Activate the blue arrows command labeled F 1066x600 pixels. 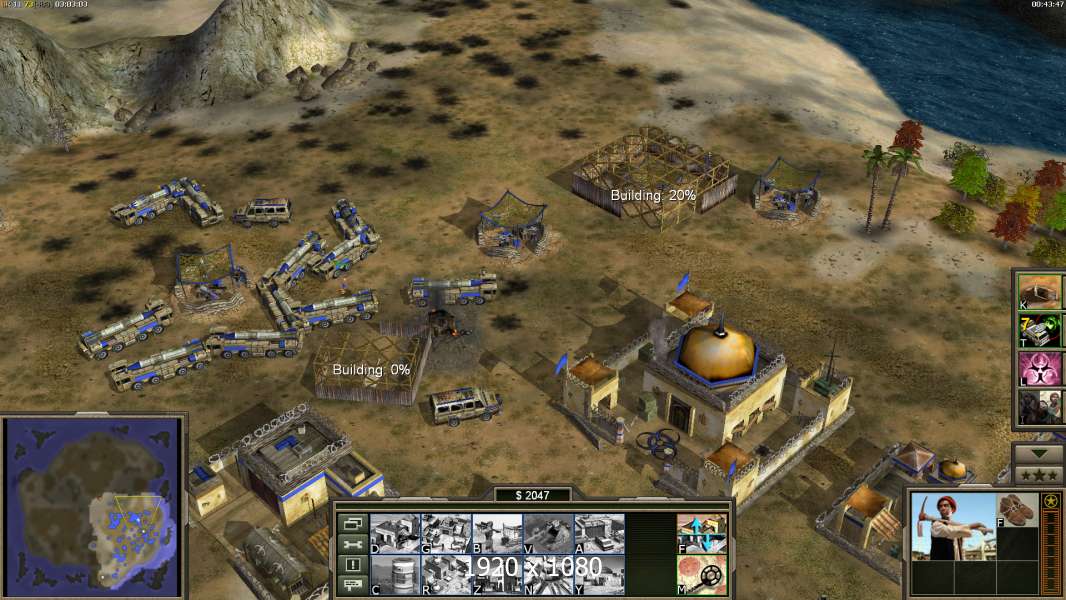pos(702,533)
